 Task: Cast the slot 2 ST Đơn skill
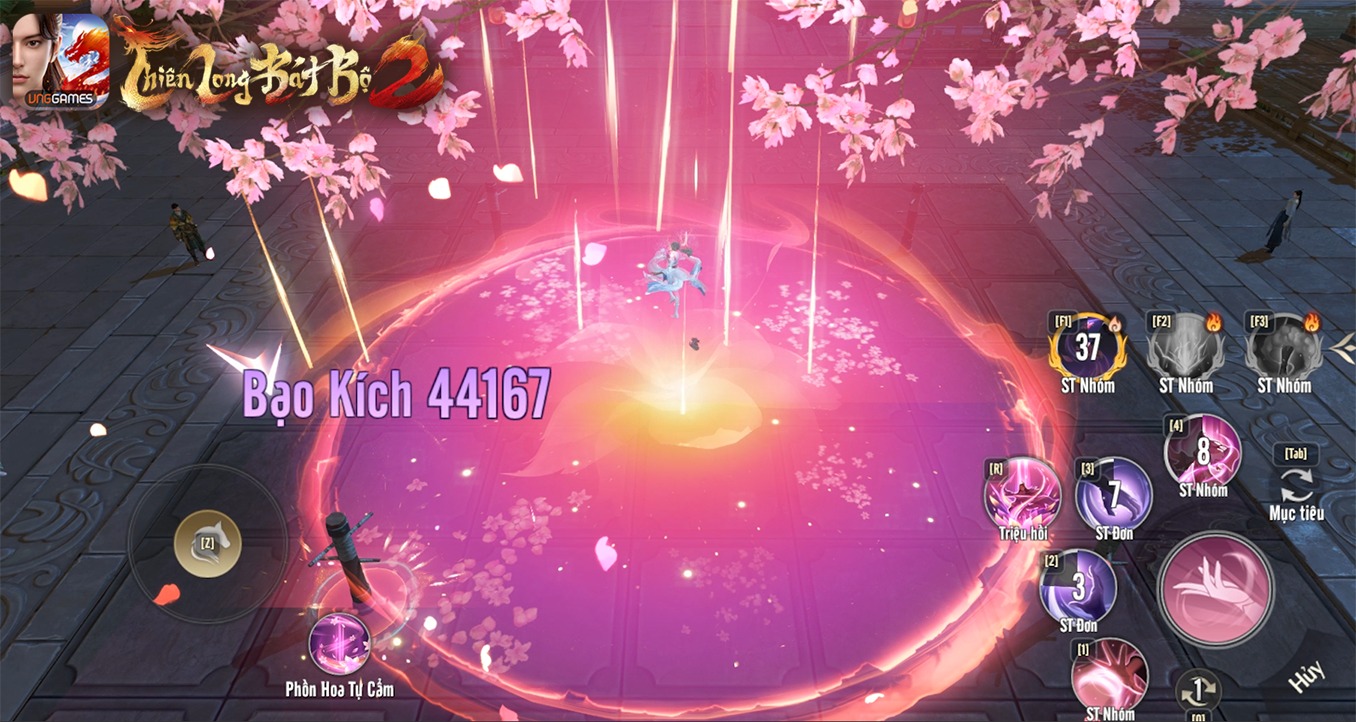tap(1078, 586)
